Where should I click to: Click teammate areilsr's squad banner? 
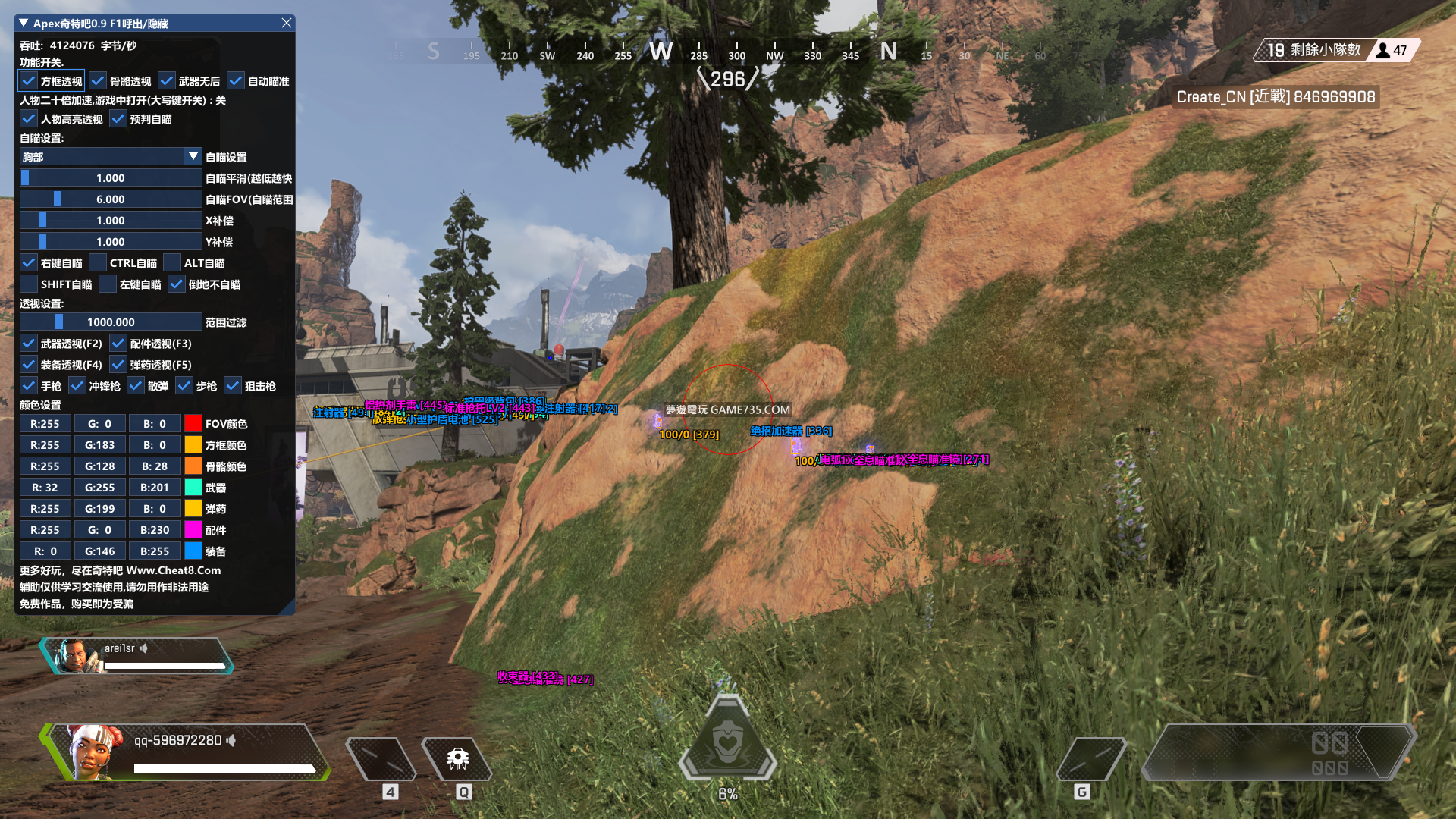[136, 656]
